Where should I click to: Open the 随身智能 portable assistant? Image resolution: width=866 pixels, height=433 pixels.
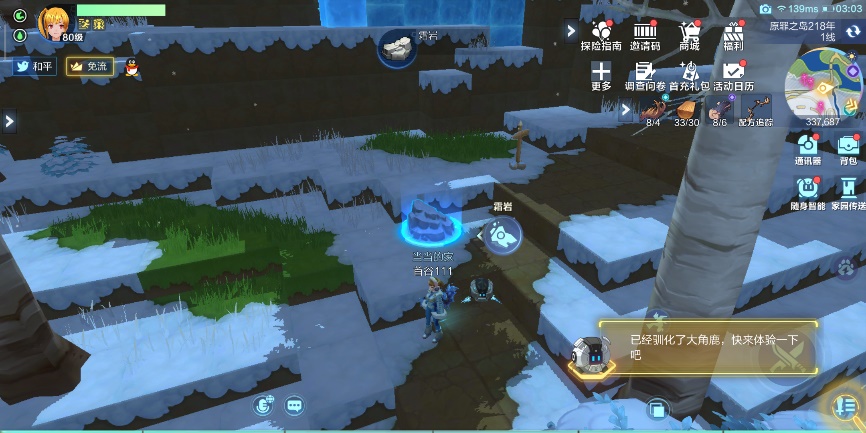808,191
